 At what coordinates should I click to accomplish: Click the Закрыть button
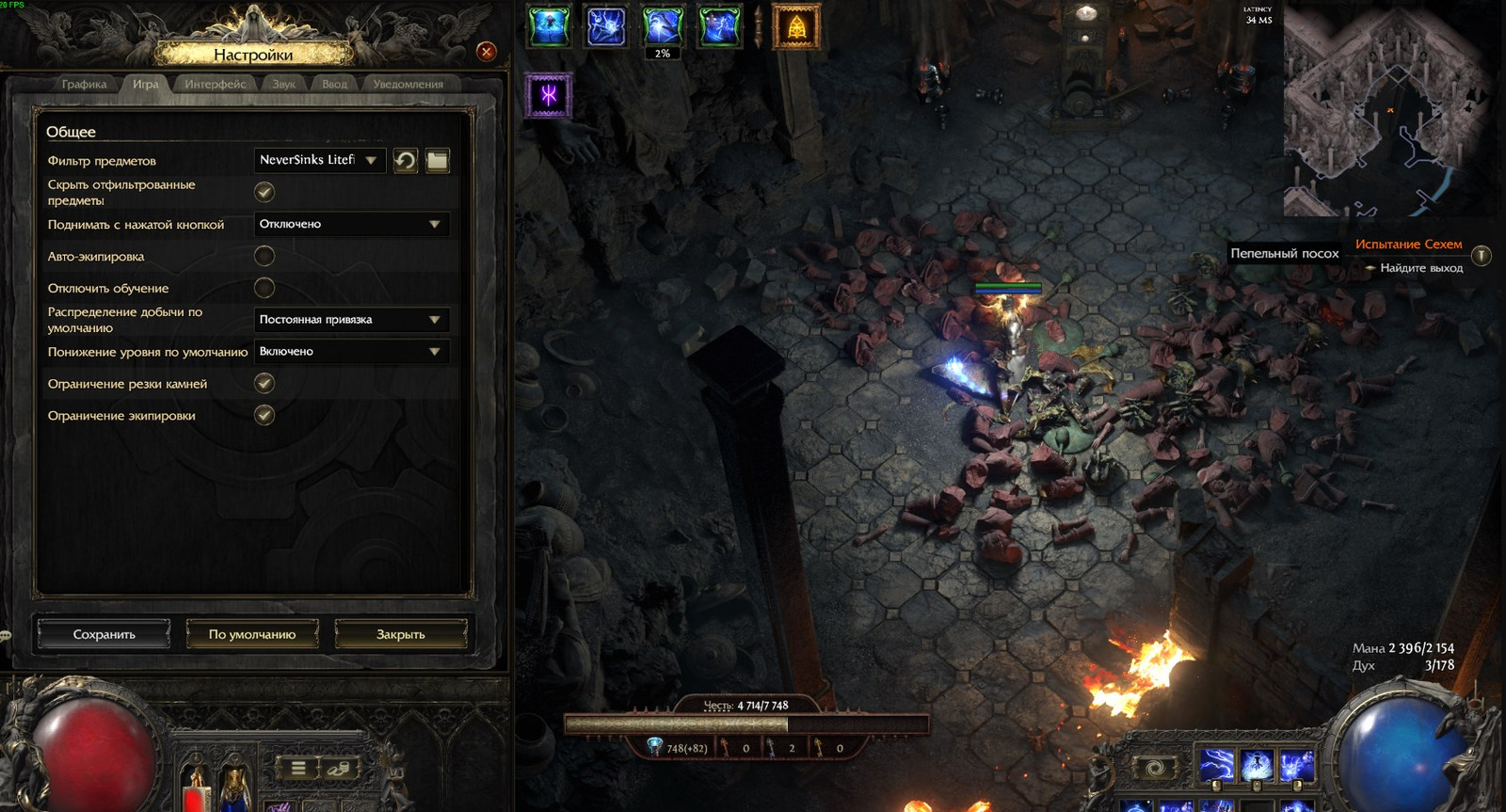click(401, 634)
